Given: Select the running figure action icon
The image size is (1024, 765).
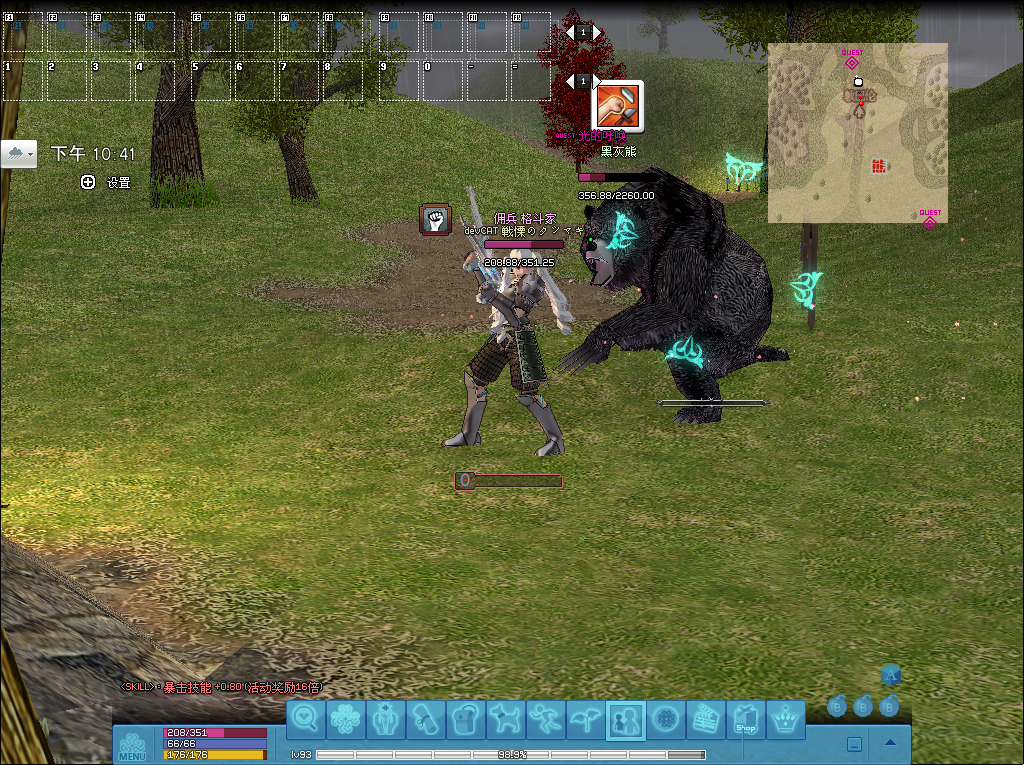Looking at the screenshot, I should coord(546,718).
